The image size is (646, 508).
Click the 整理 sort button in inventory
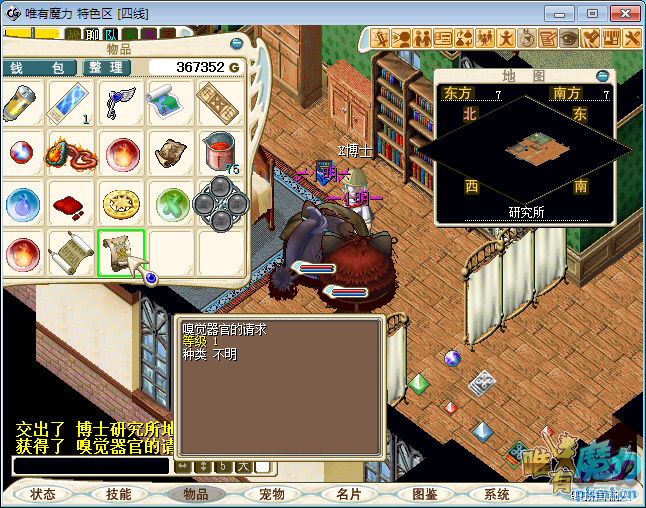[105, 67]
